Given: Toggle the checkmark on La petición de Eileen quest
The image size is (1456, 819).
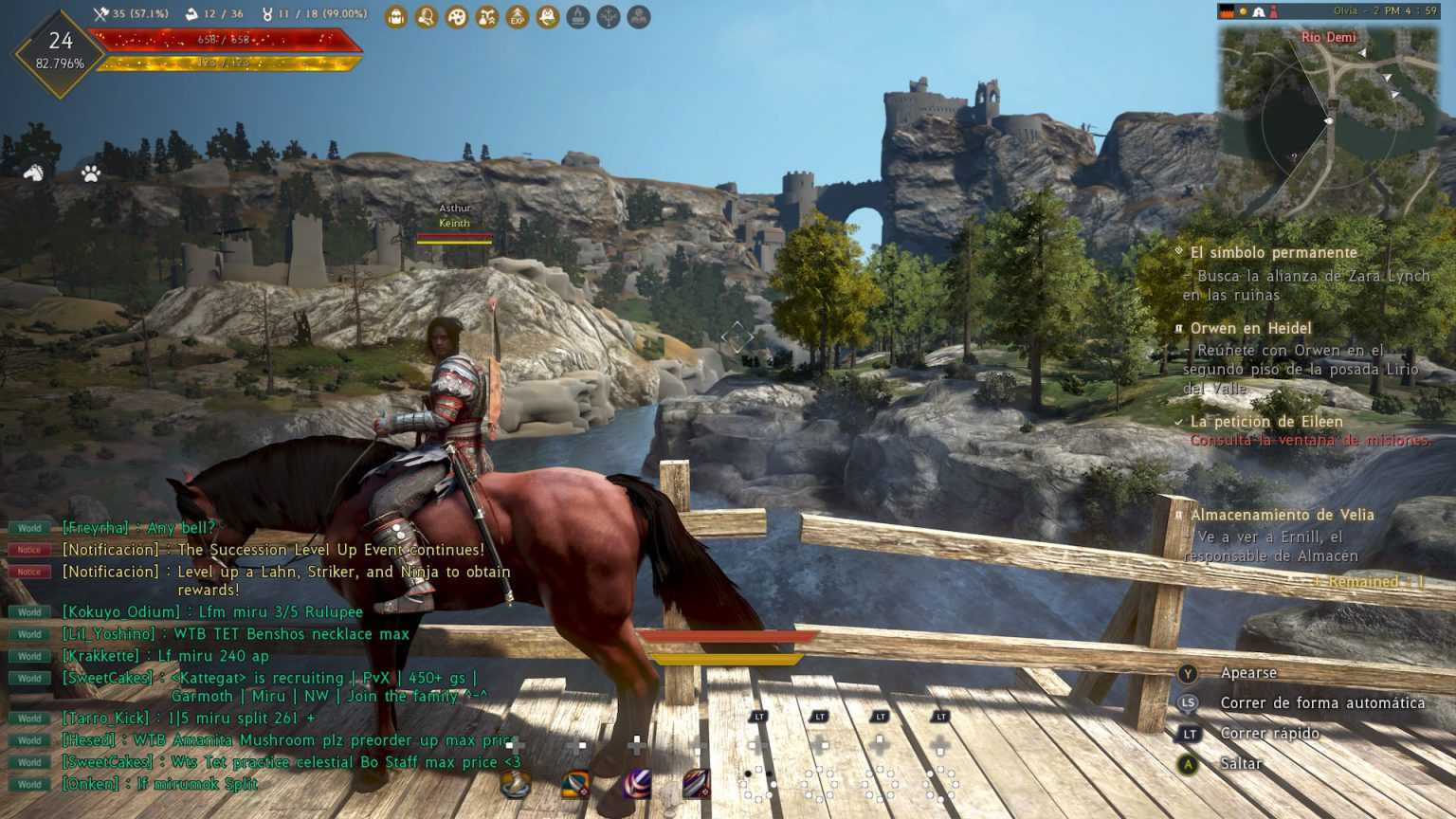Looking at the screenshot, I should (x=1178, y=421).
